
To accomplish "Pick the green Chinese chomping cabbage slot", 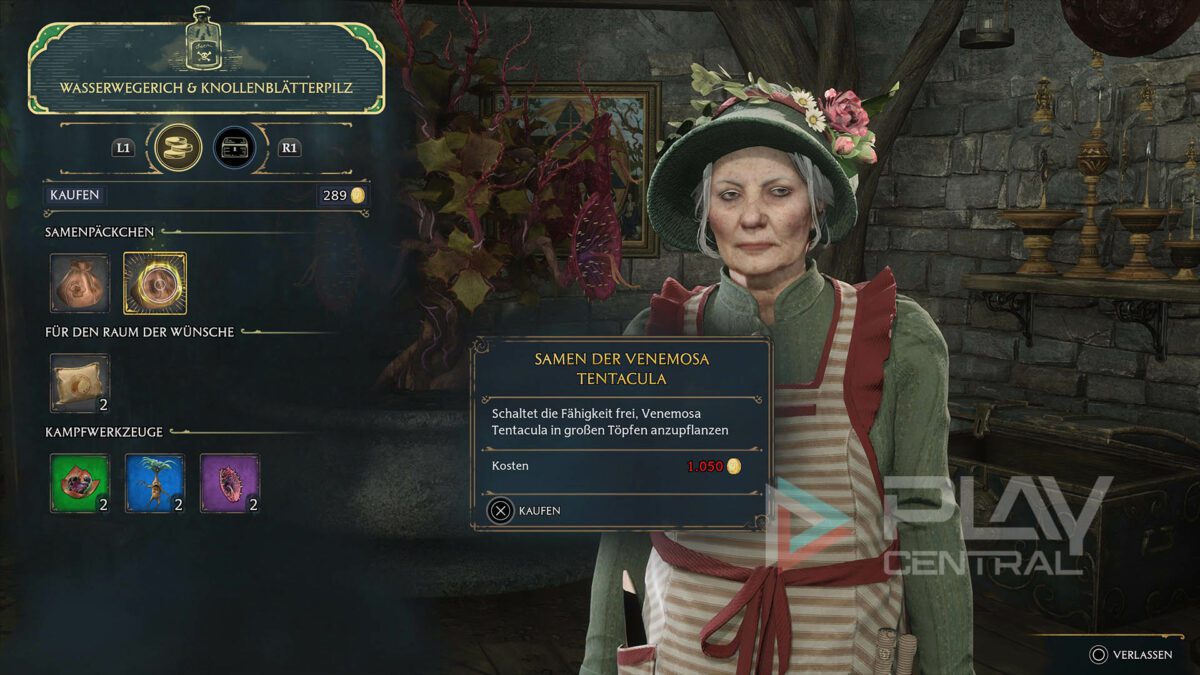I will point(80,483).
